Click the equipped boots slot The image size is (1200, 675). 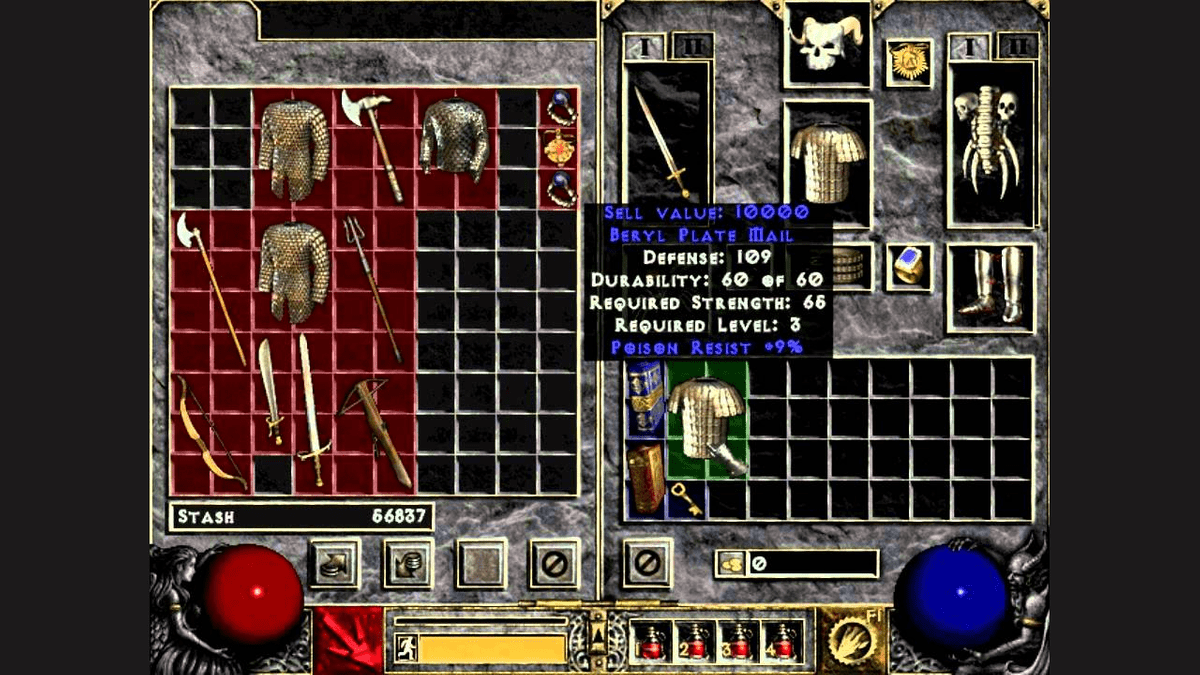pos(990,286)
